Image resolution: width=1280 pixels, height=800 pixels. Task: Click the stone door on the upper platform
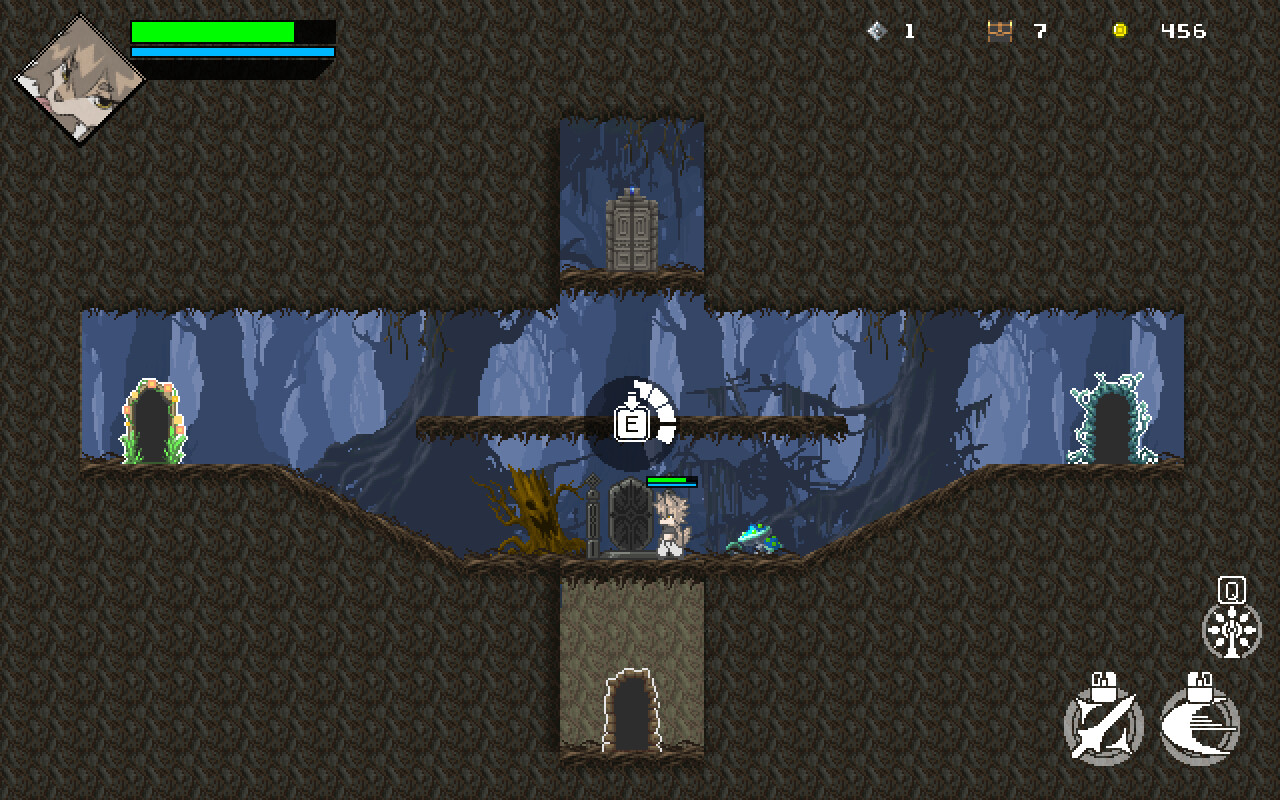[x=630, y=235]
